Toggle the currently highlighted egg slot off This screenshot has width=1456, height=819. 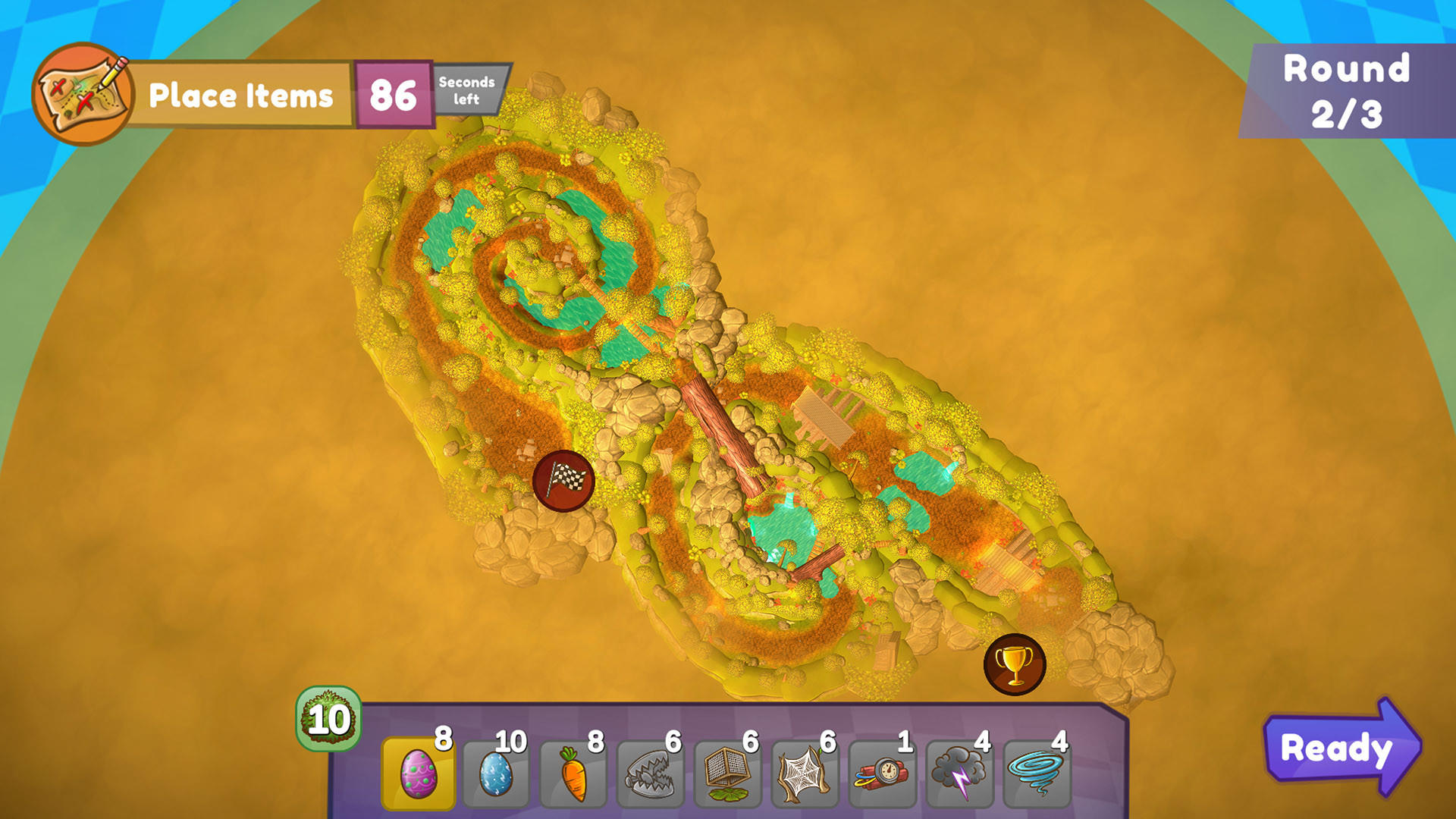point(418,770)
